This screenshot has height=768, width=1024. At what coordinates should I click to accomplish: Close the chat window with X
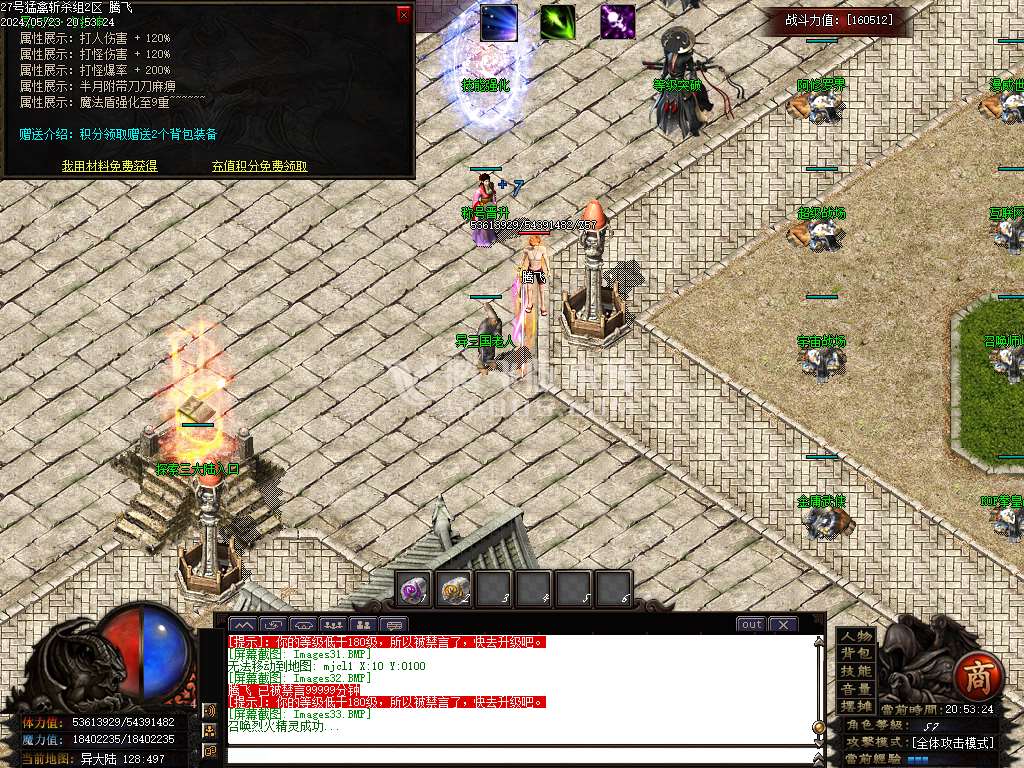tap(782, 624)
